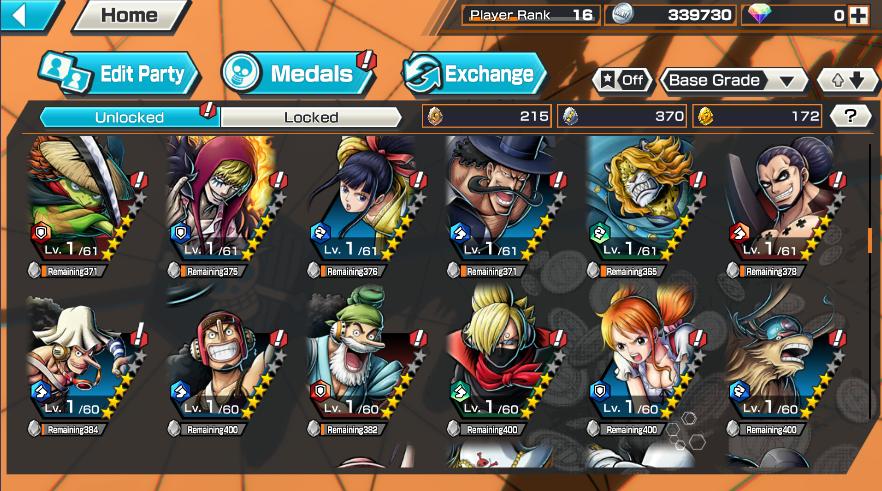Open the Medals menu
Viewport: 882px width, 491px height.
[296, 73]
